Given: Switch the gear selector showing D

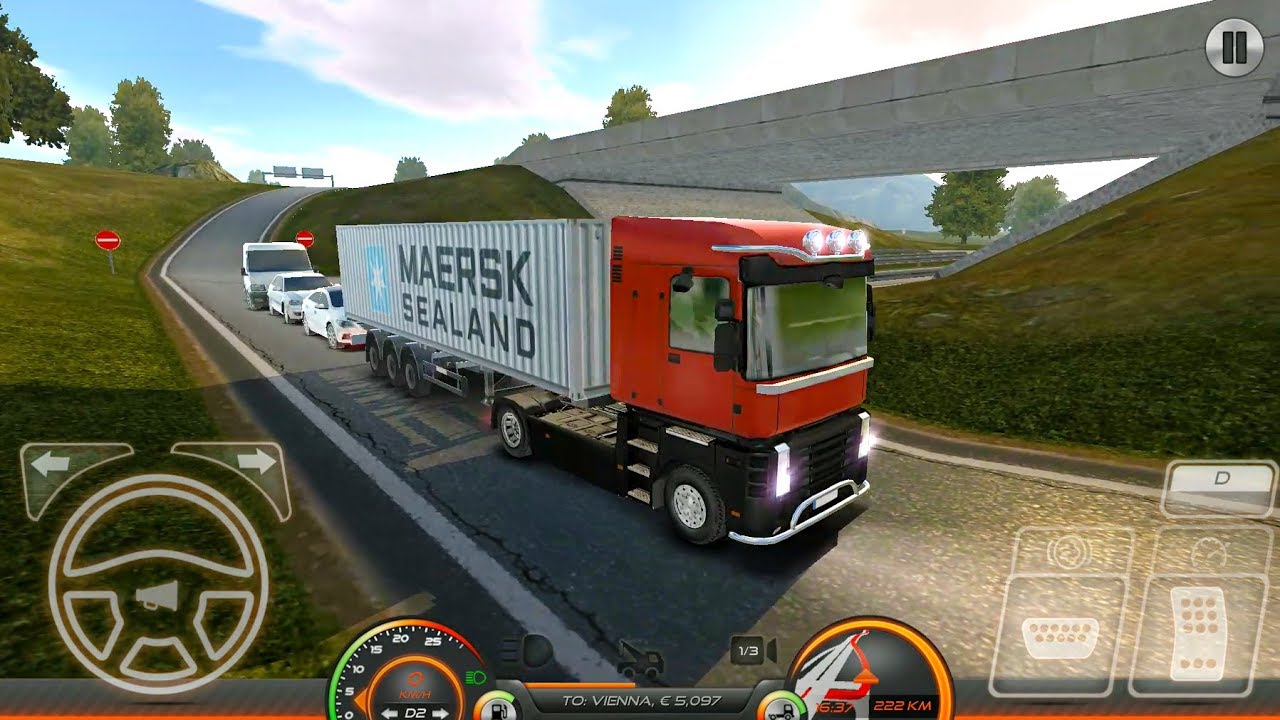Looking at the screenshot, I should pyautogui.click(x=1220, y=479).
